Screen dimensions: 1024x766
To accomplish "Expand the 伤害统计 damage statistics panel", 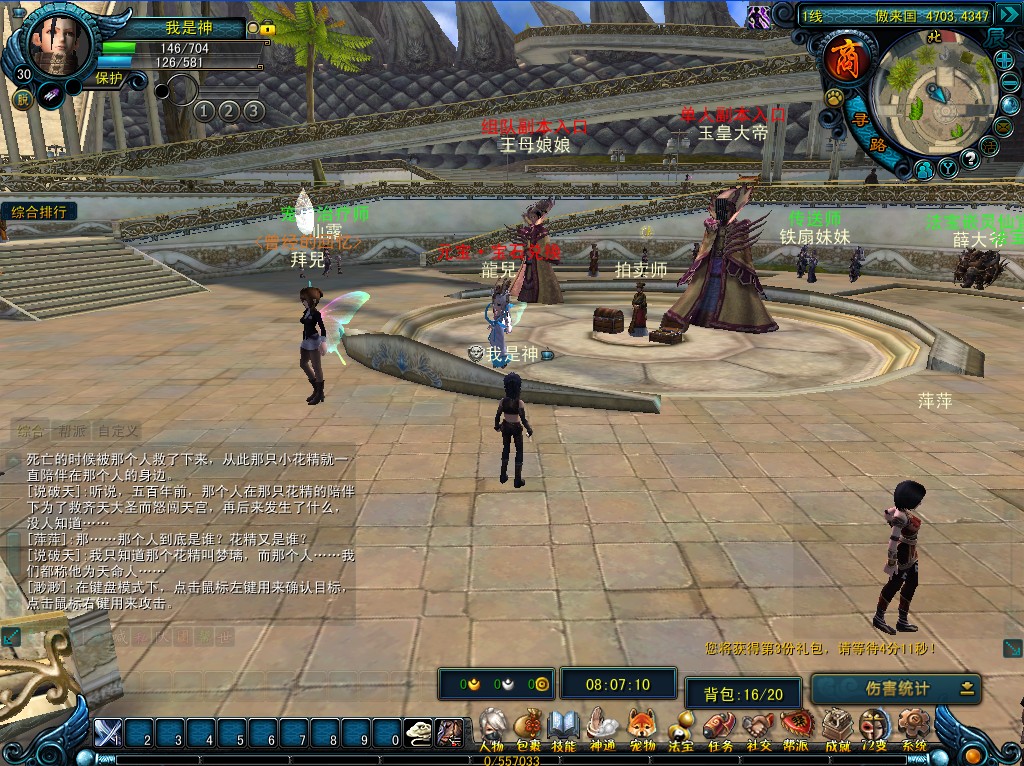I will (966, 688).
